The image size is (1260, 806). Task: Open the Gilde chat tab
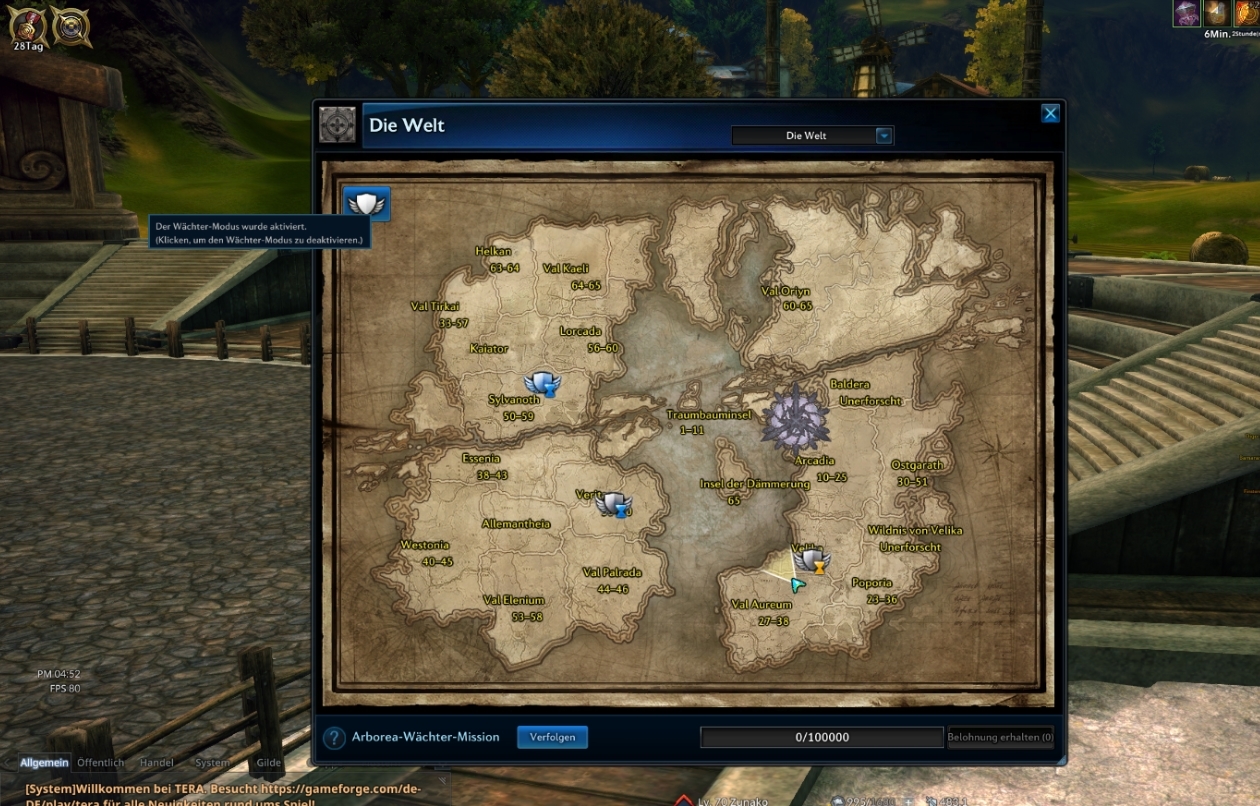coord(268,763)
